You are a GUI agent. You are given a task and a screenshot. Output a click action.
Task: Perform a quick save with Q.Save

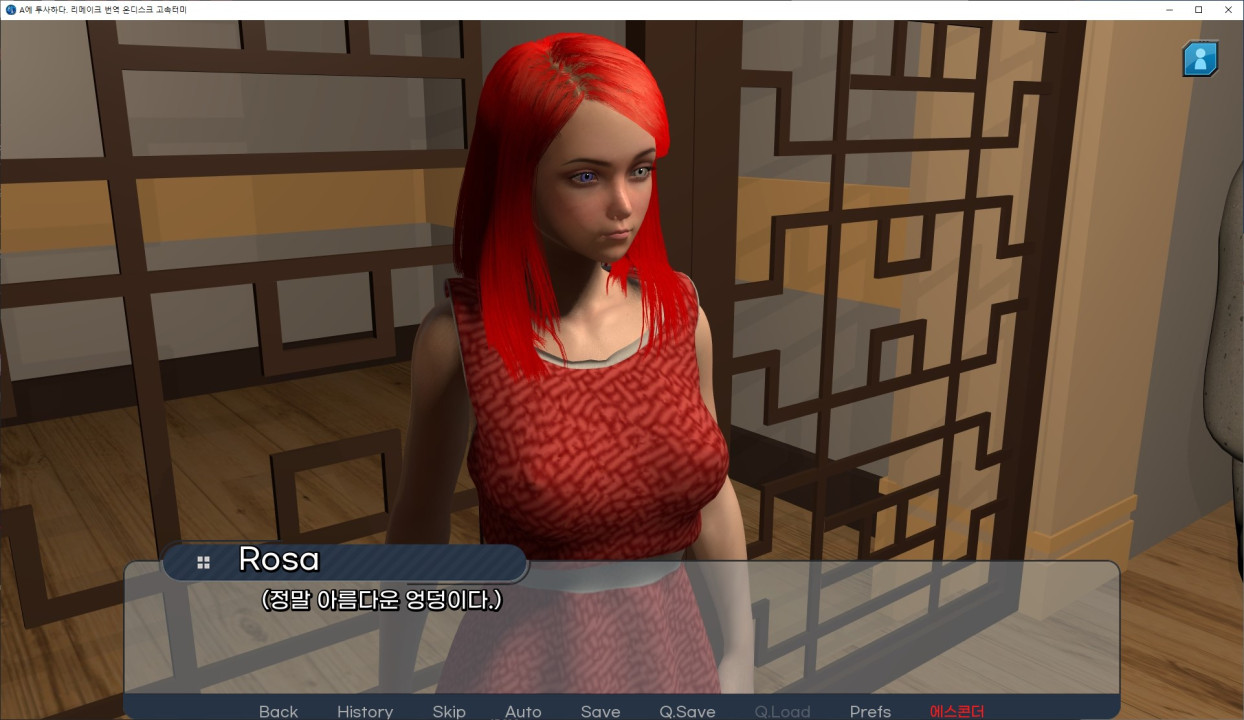(x=687, y=711)
